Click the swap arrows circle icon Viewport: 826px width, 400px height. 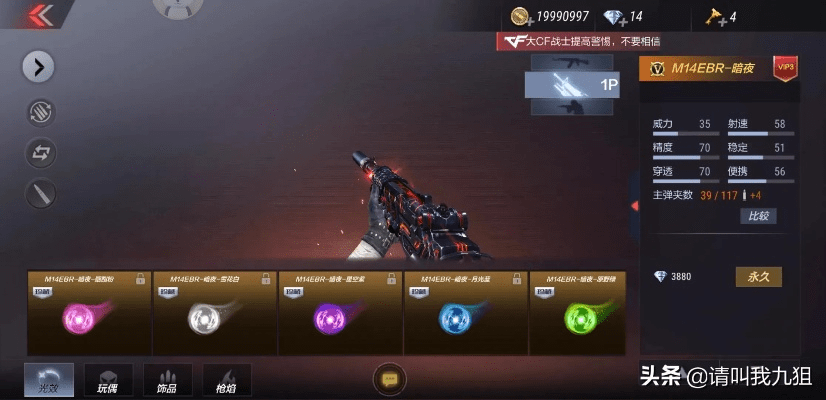pos(39,153)
